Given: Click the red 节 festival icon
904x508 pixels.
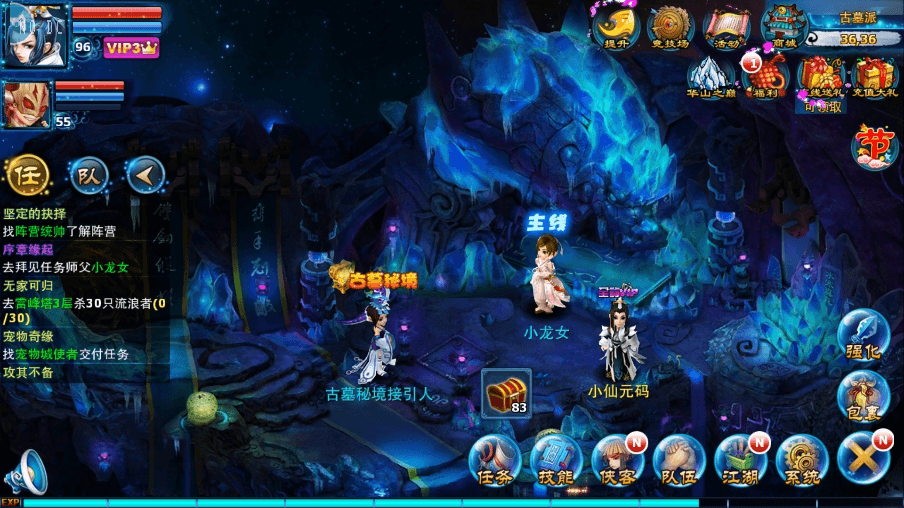Looking at the screenshot, I should 875,147.
